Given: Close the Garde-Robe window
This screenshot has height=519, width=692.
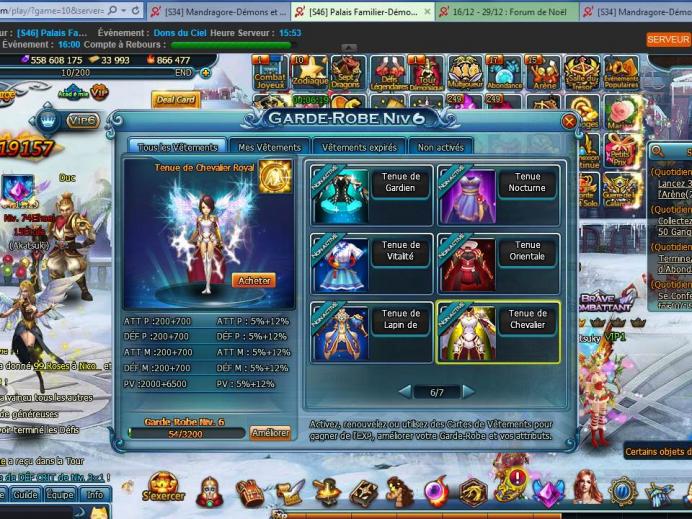Looking at the screenshot, I should point(569,121).
